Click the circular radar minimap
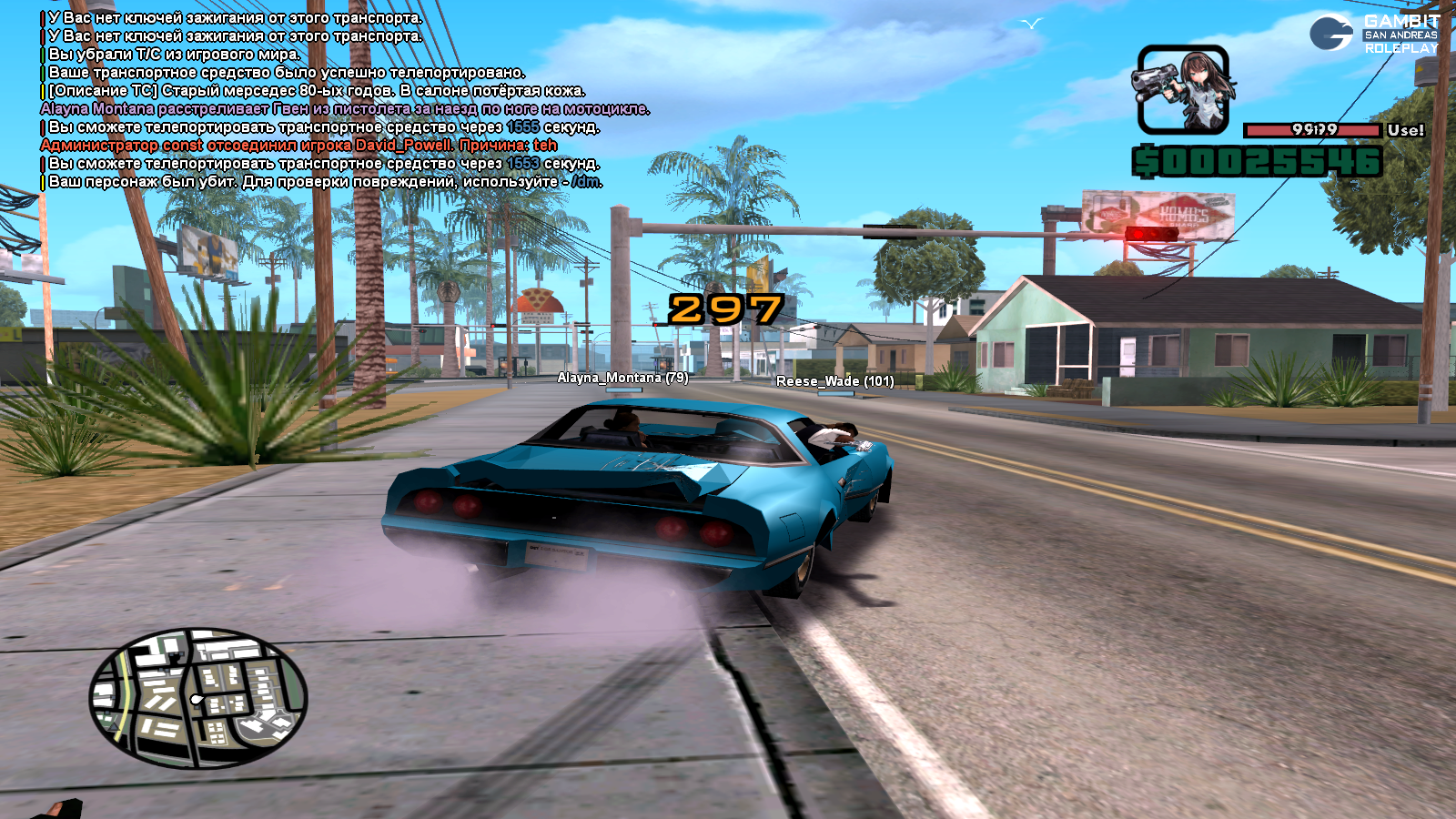1456x819 pixels. [x=198, y=698]
